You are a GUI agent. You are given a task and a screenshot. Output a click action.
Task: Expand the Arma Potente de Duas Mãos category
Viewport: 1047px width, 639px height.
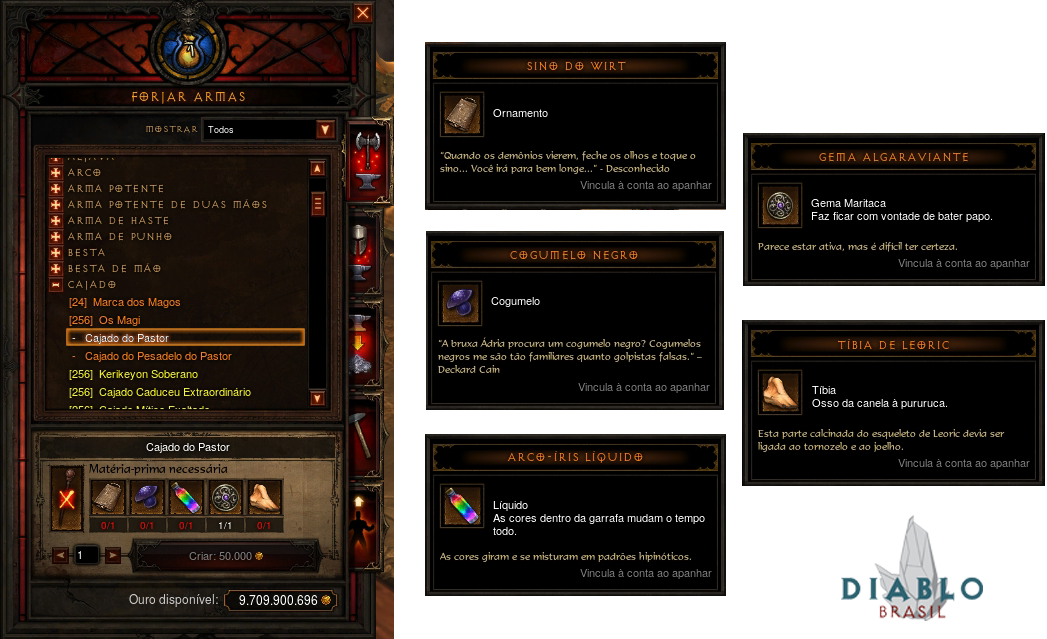click(x=56, y=204)
